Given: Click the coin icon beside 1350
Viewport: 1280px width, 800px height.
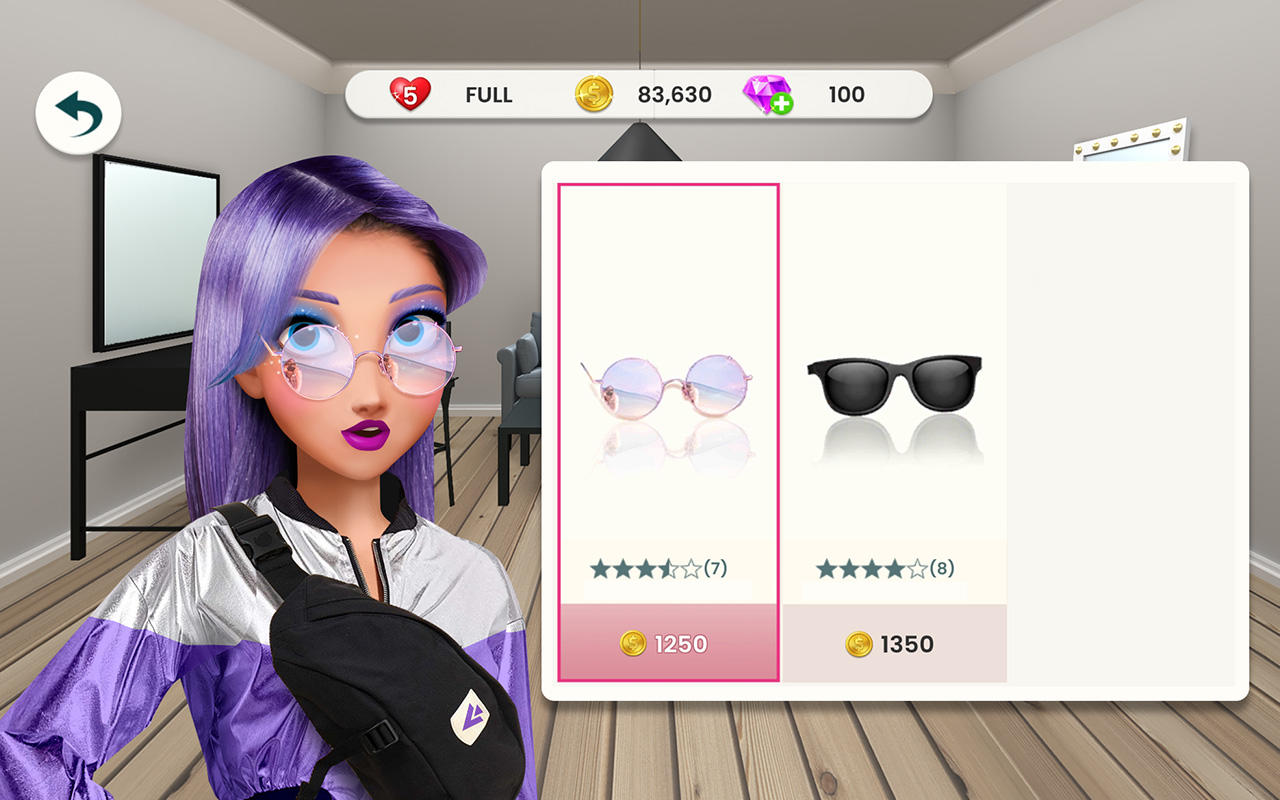Looking at the screenshot, I should [858, 644].
